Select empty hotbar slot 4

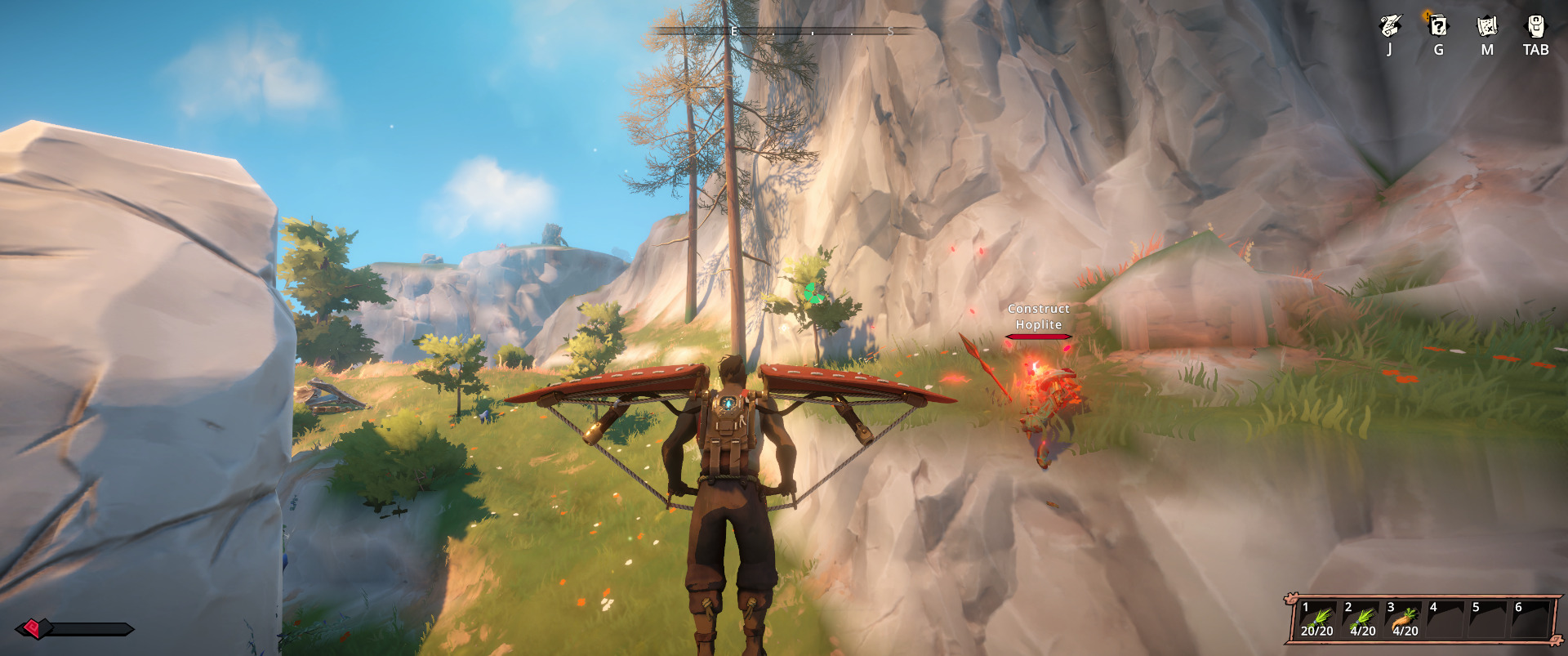coord(1446,620)
